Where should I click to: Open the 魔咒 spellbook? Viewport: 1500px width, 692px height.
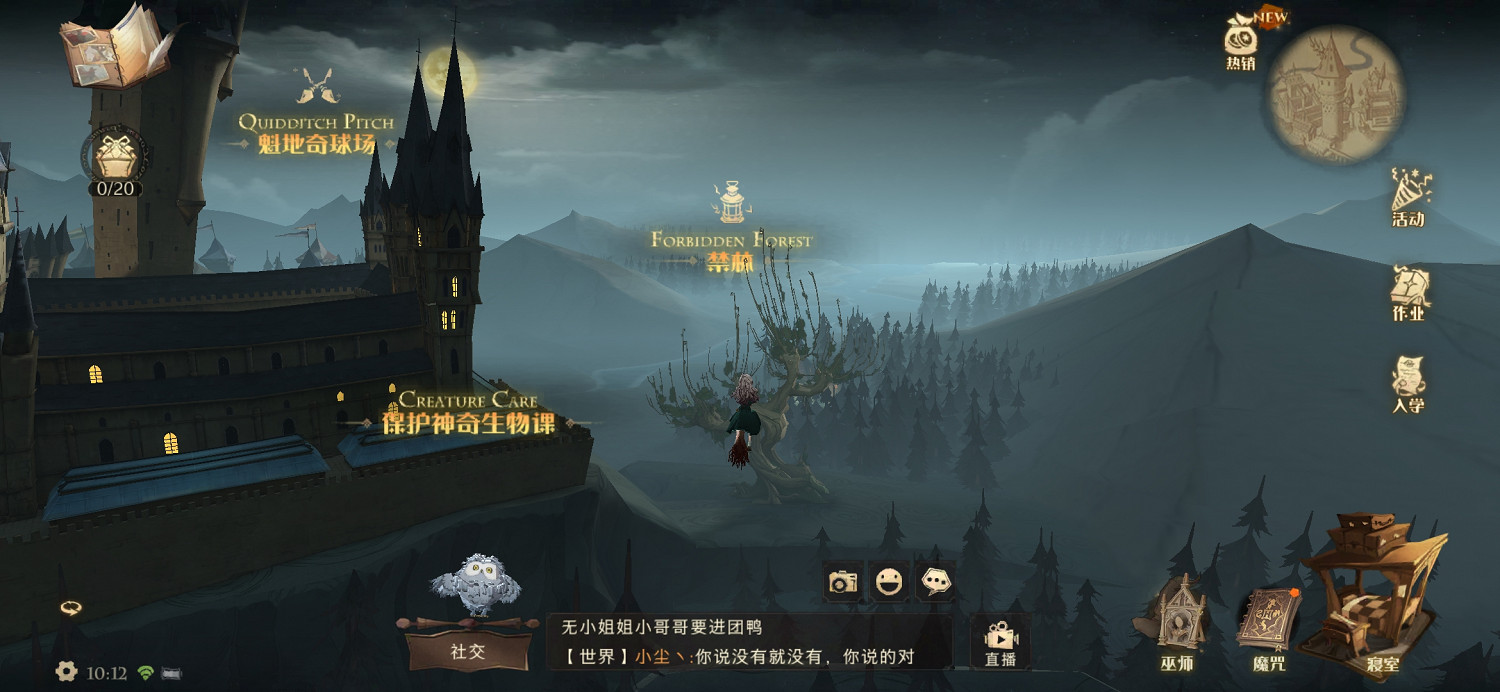tap(1268, 625)
